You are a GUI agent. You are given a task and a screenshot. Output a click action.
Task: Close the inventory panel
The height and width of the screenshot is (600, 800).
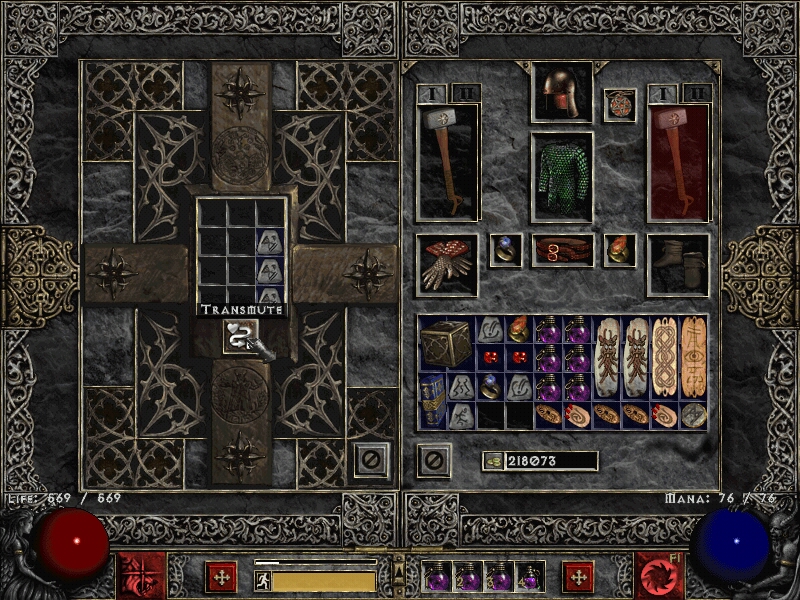pos(433,460)
